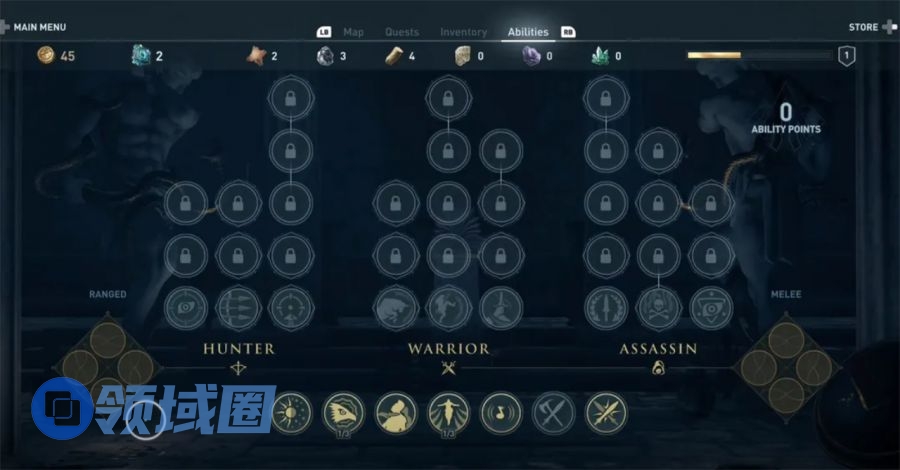Switch to the Quests tab

(x=402, y=32)
